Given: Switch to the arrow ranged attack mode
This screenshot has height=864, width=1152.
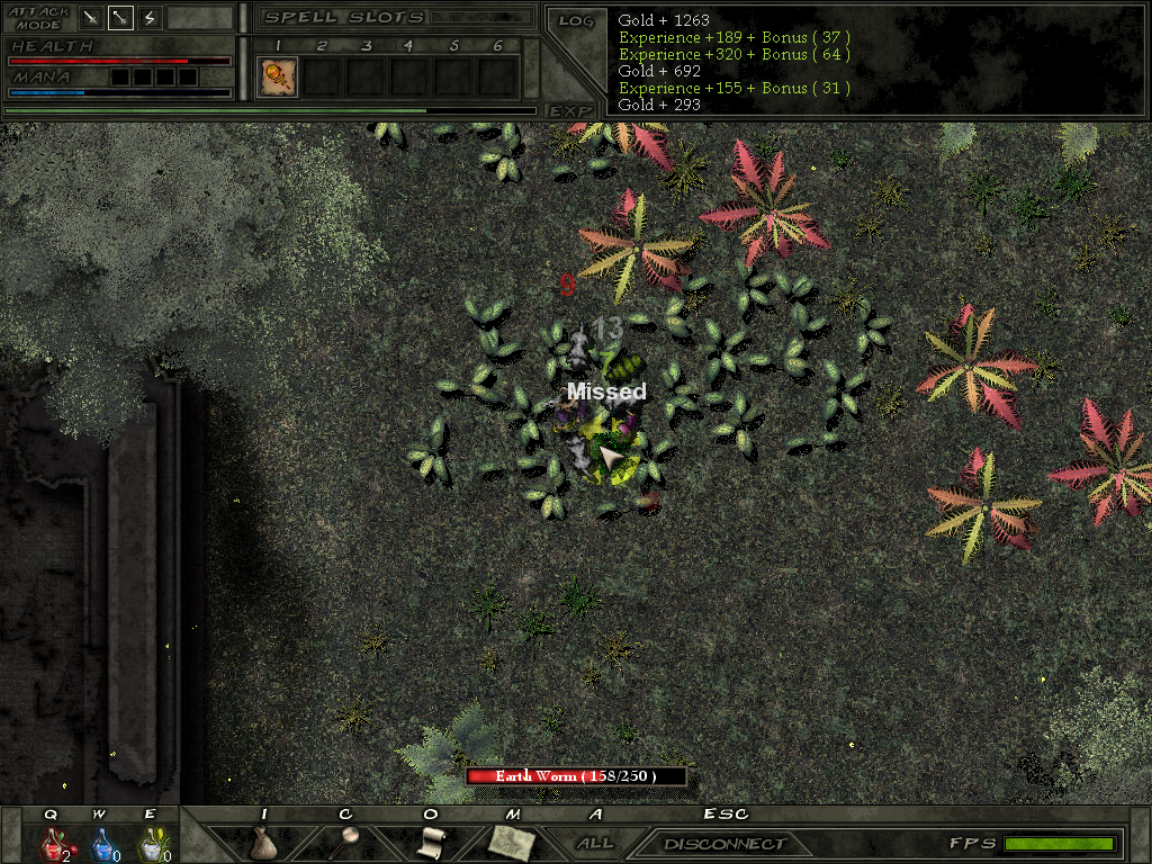Looking at the screenshot, I should (120, 17).
